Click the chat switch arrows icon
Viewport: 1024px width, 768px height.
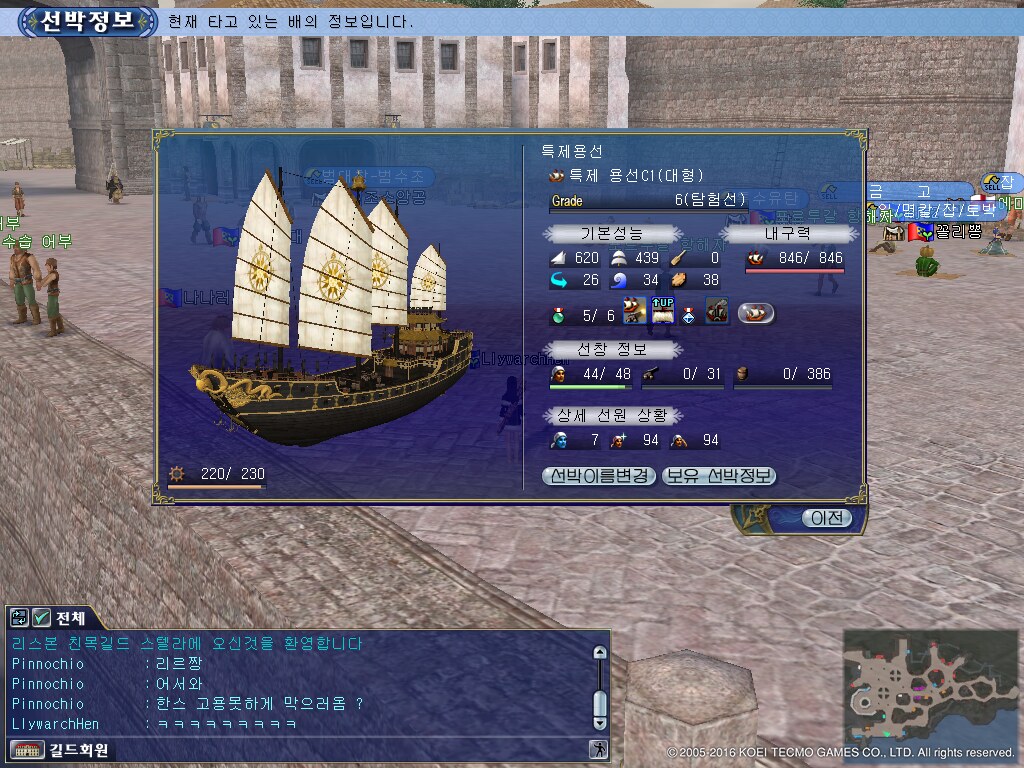(x=20, y=617)
